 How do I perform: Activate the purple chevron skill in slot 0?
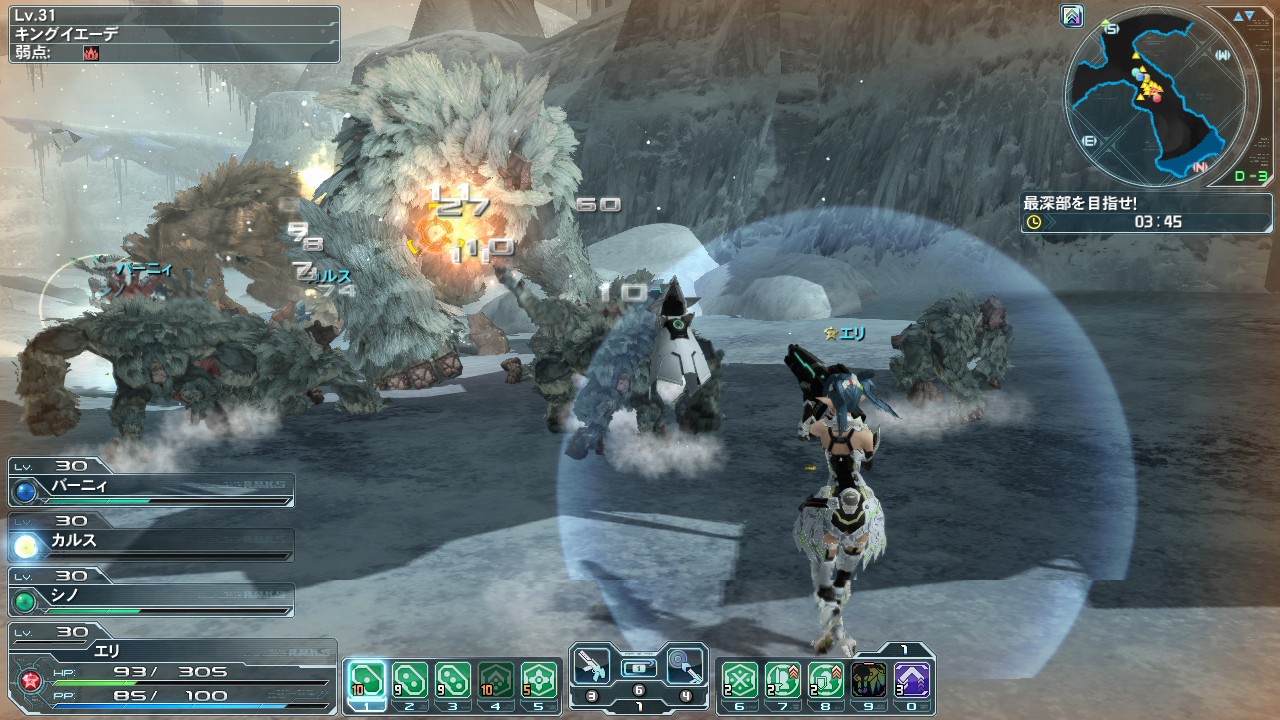pyautogui.click(x=912, y=680)
